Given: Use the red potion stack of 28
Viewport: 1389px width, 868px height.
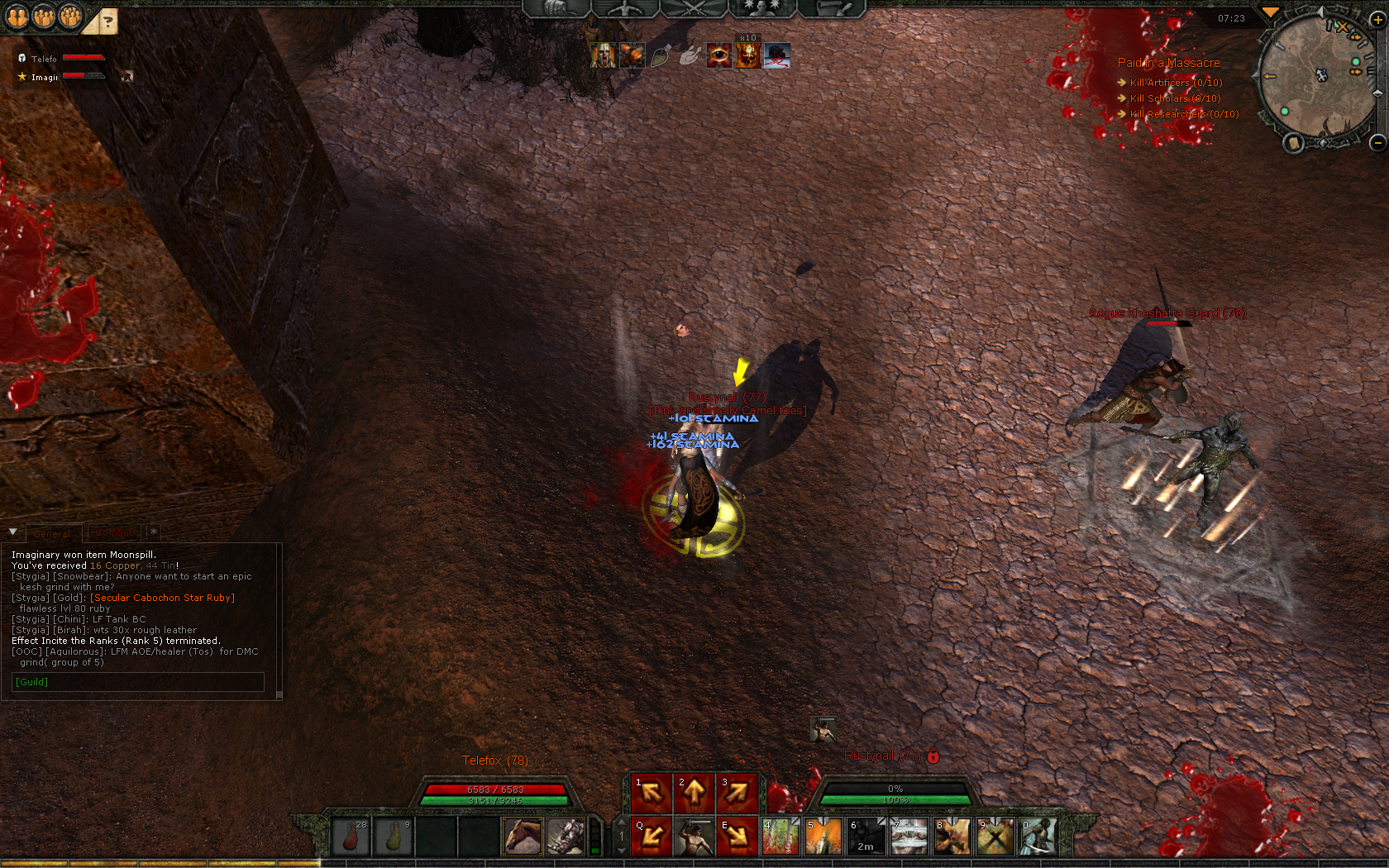Looking at the screenshot, I should pos(351,837).
